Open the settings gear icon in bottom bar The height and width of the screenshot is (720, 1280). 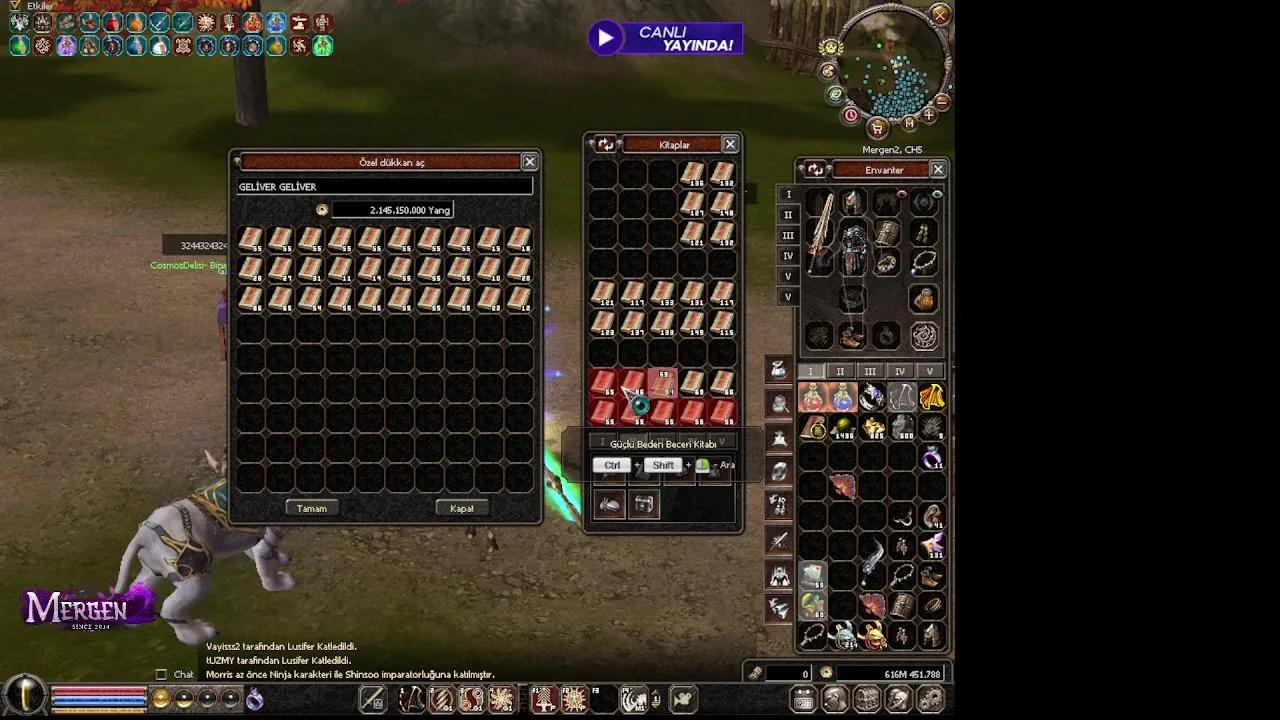[930, 700]
